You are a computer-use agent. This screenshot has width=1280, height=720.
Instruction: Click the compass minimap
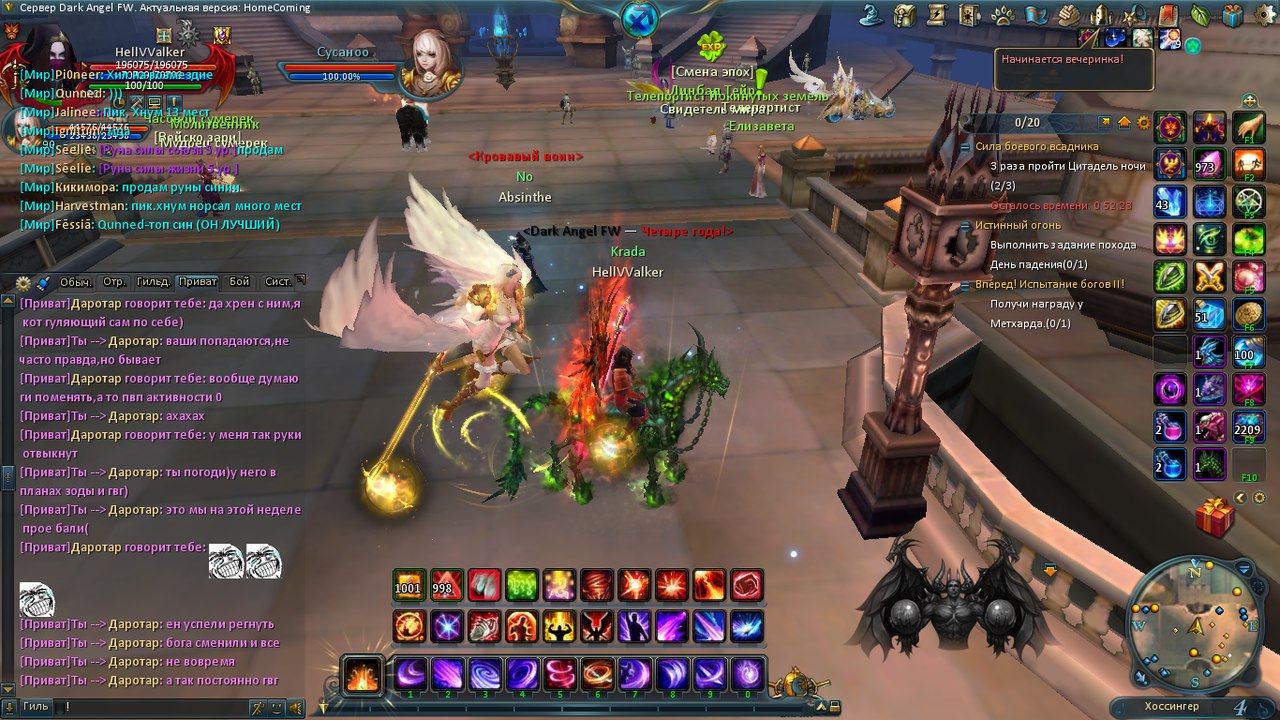[x=1195, y=625]
